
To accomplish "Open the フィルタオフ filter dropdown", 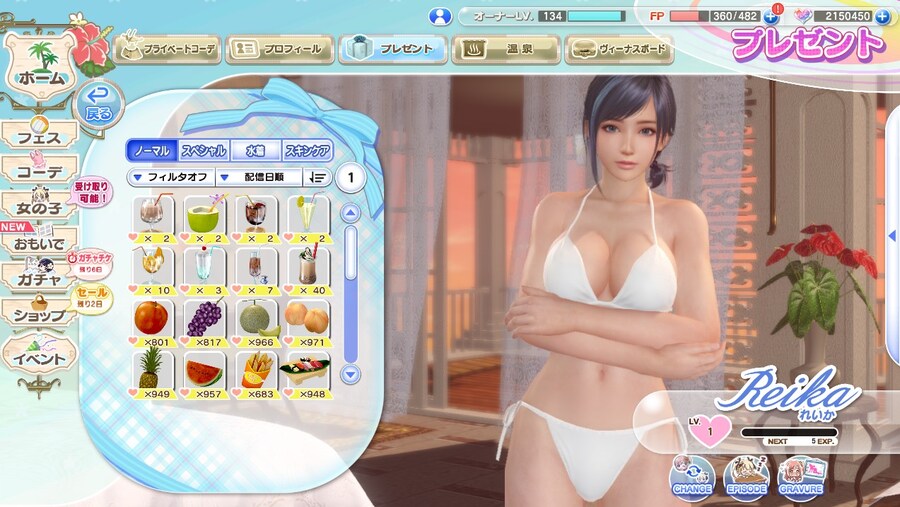I will (171, 177).
